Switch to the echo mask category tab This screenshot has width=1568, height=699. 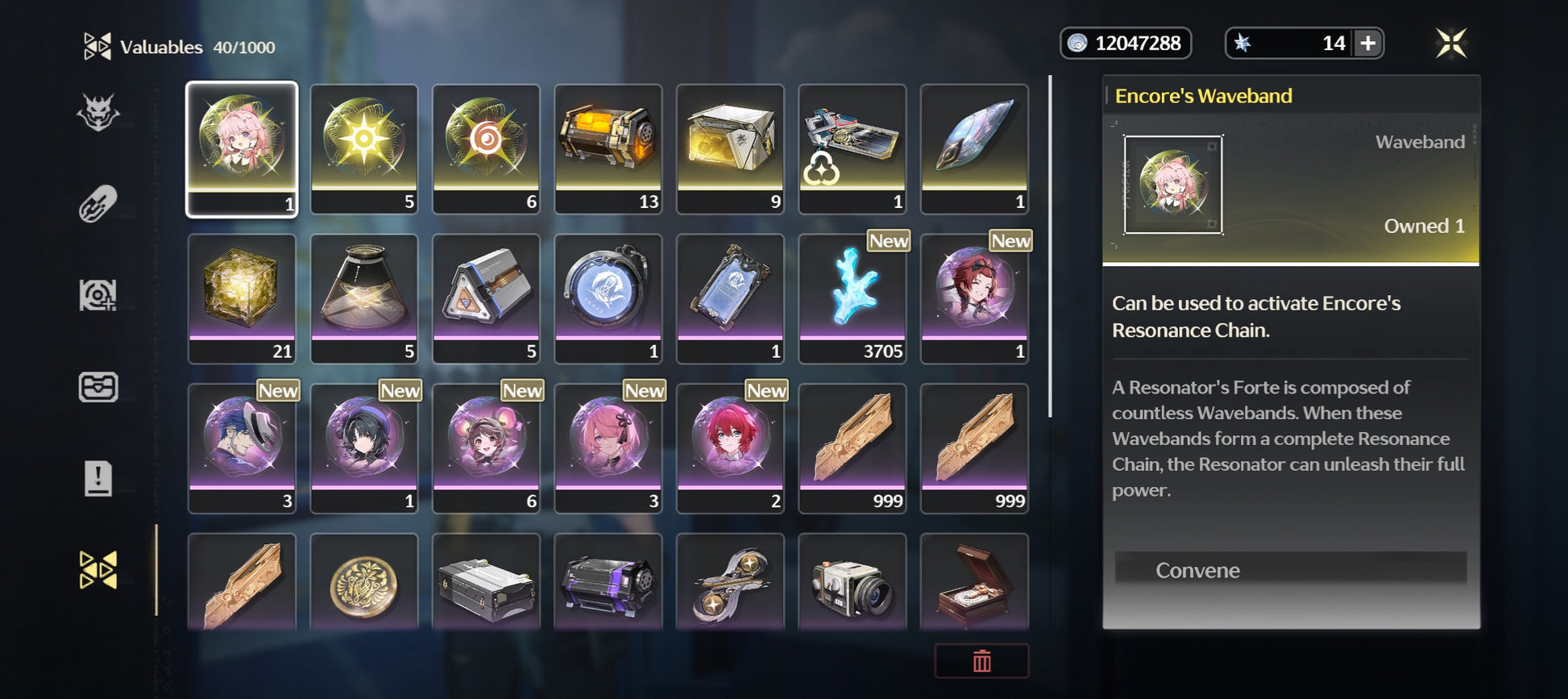(98, 112)
